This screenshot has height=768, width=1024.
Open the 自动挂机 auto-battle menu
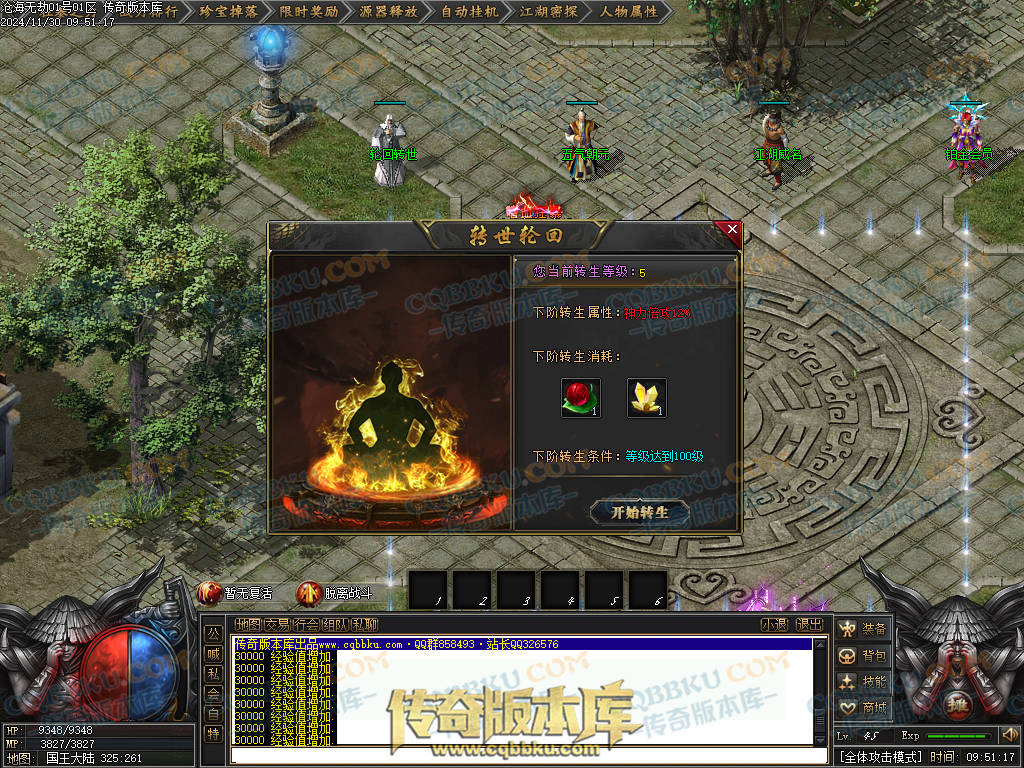click(469, 12)
